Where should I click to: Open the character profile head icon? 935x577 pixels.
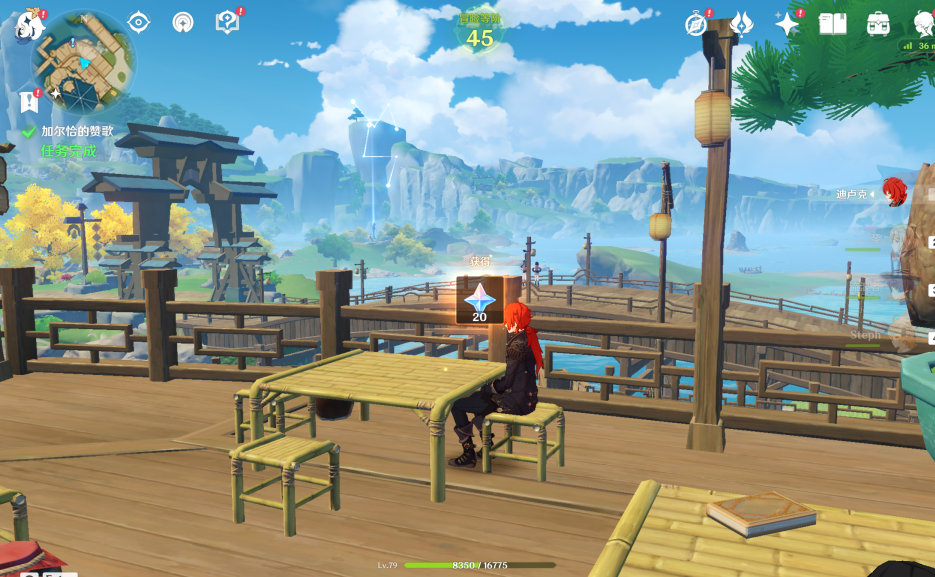coord(924,24)
